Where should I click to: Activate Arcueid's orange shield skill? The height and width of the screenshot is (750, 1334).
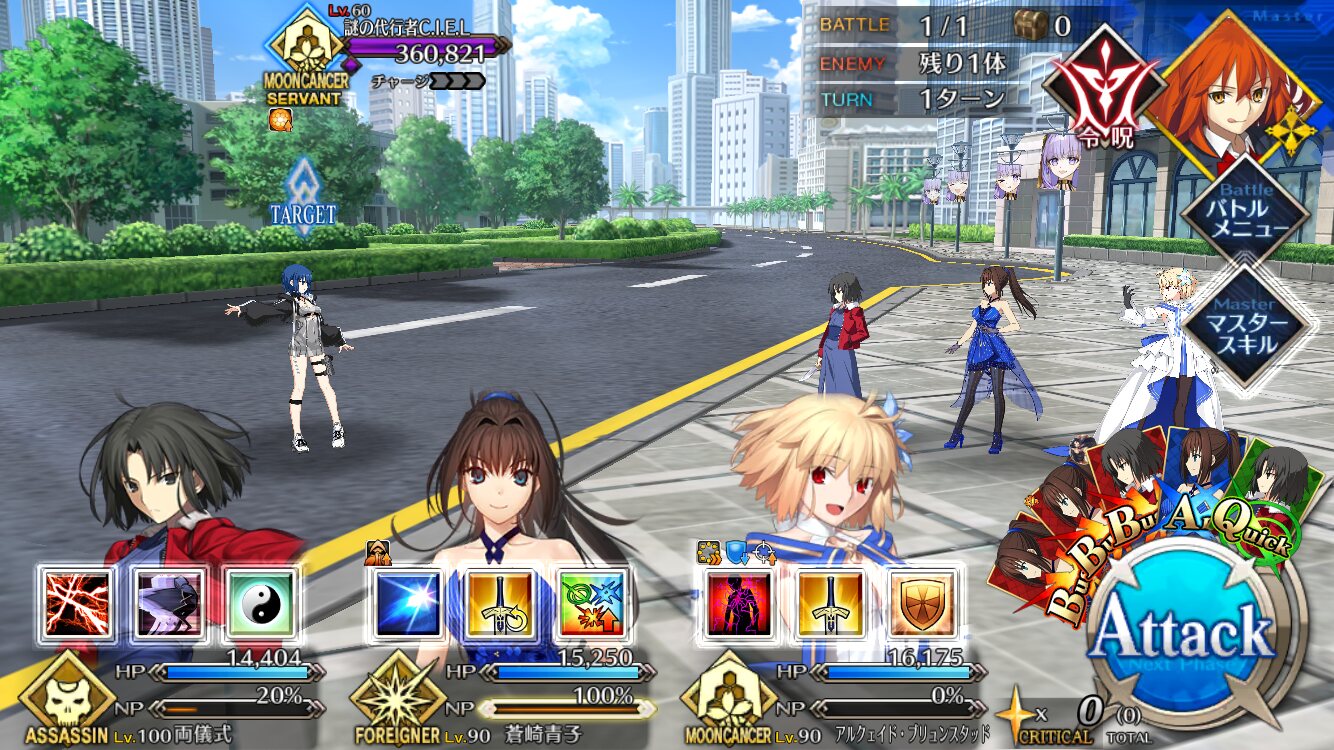(x=922, y=603)
